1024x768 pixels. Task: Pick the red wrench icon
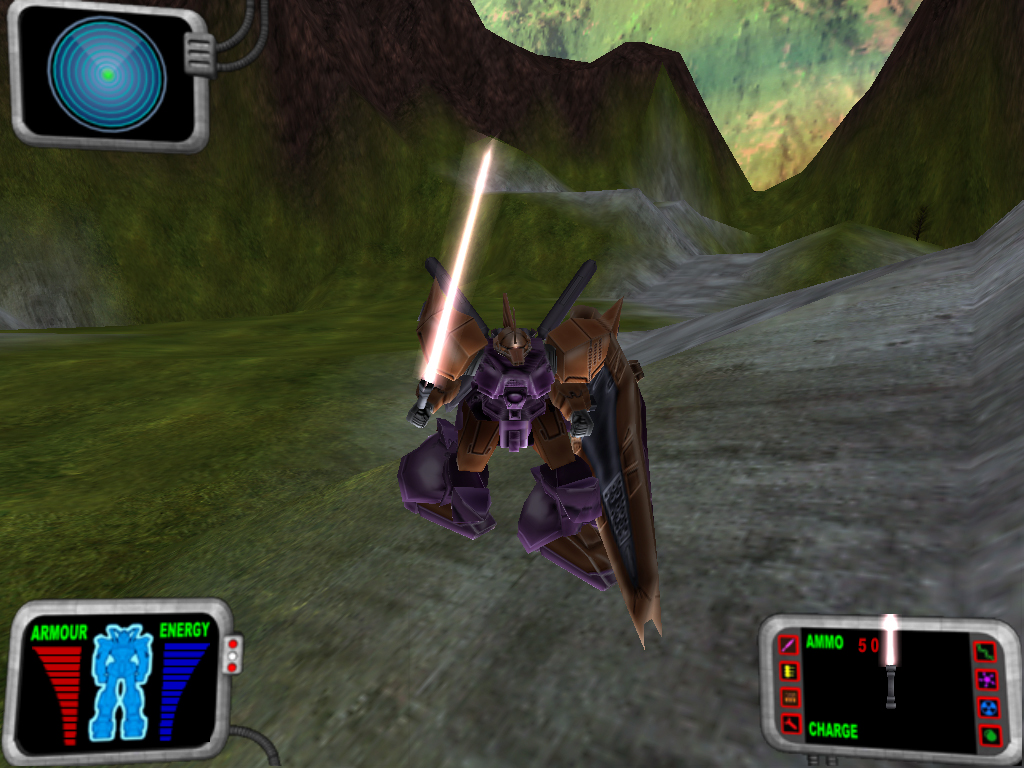pyautogui.click(x=789, y=723)
